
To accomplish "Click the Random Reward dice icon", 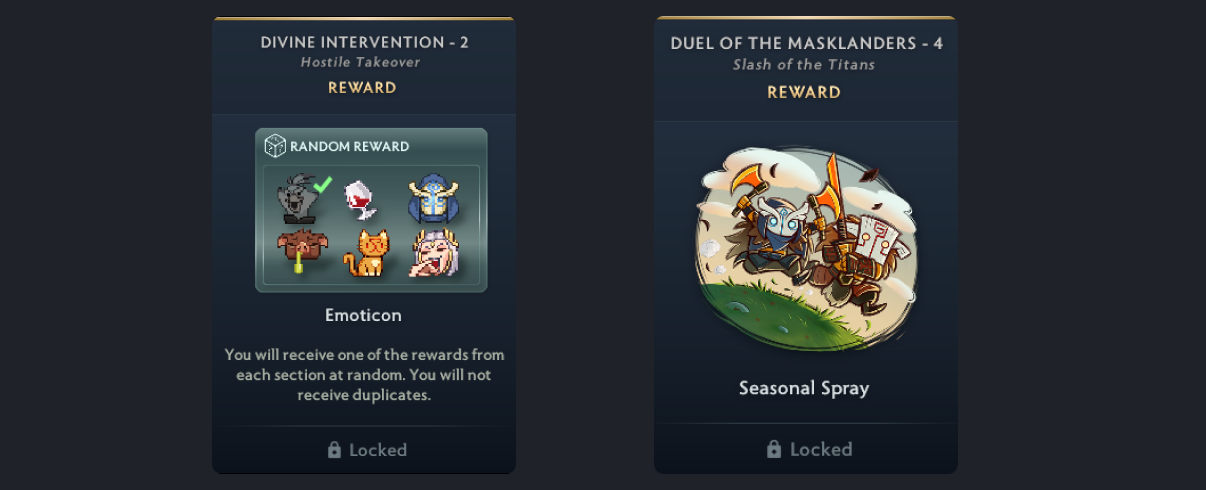I will tap(275, 146).
